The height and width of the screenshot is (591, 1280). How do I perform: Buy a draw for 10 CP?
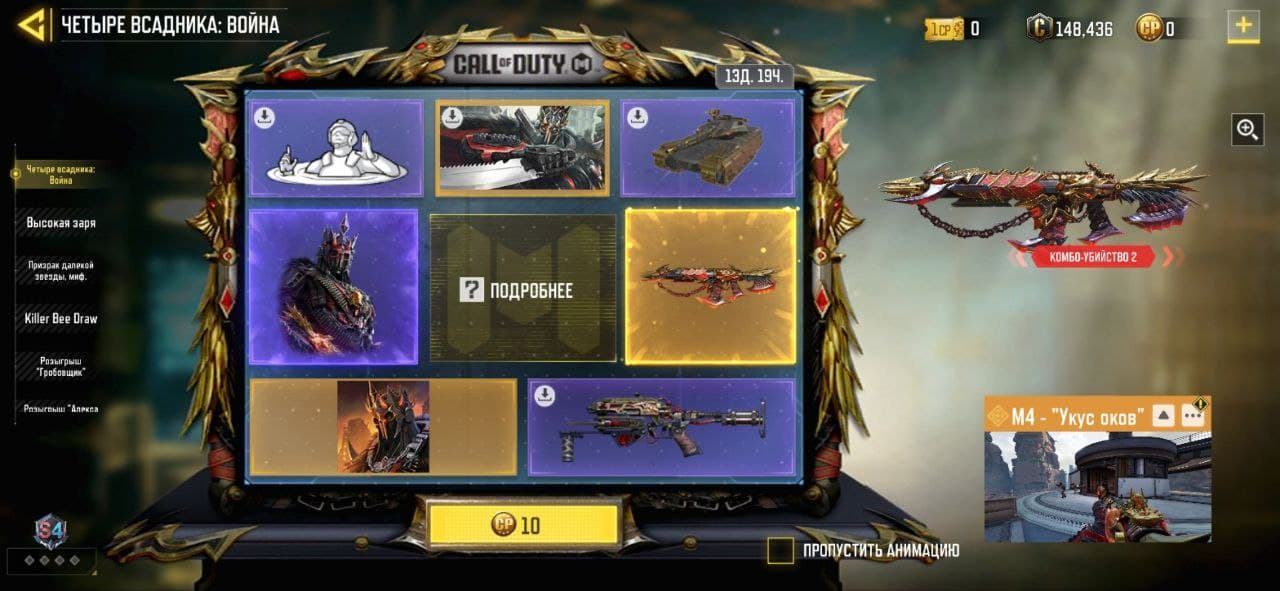pyautogui.click(x=524, y=525)
